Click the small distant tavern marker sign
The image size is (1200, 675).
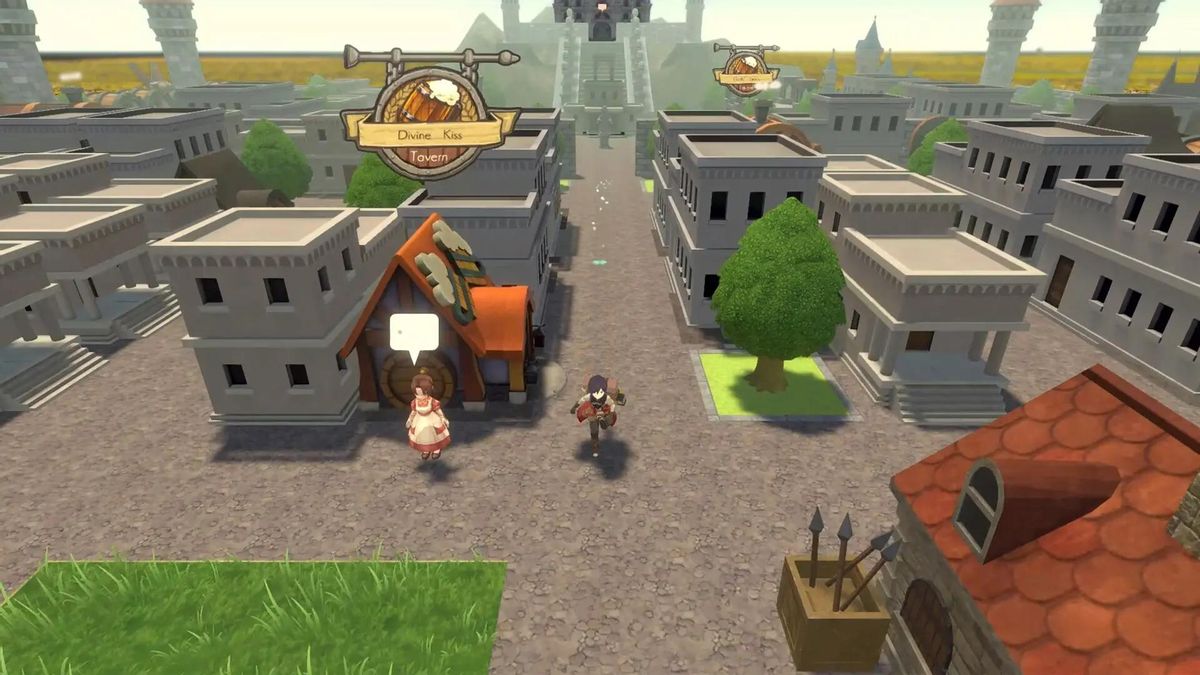coord(746,70)
